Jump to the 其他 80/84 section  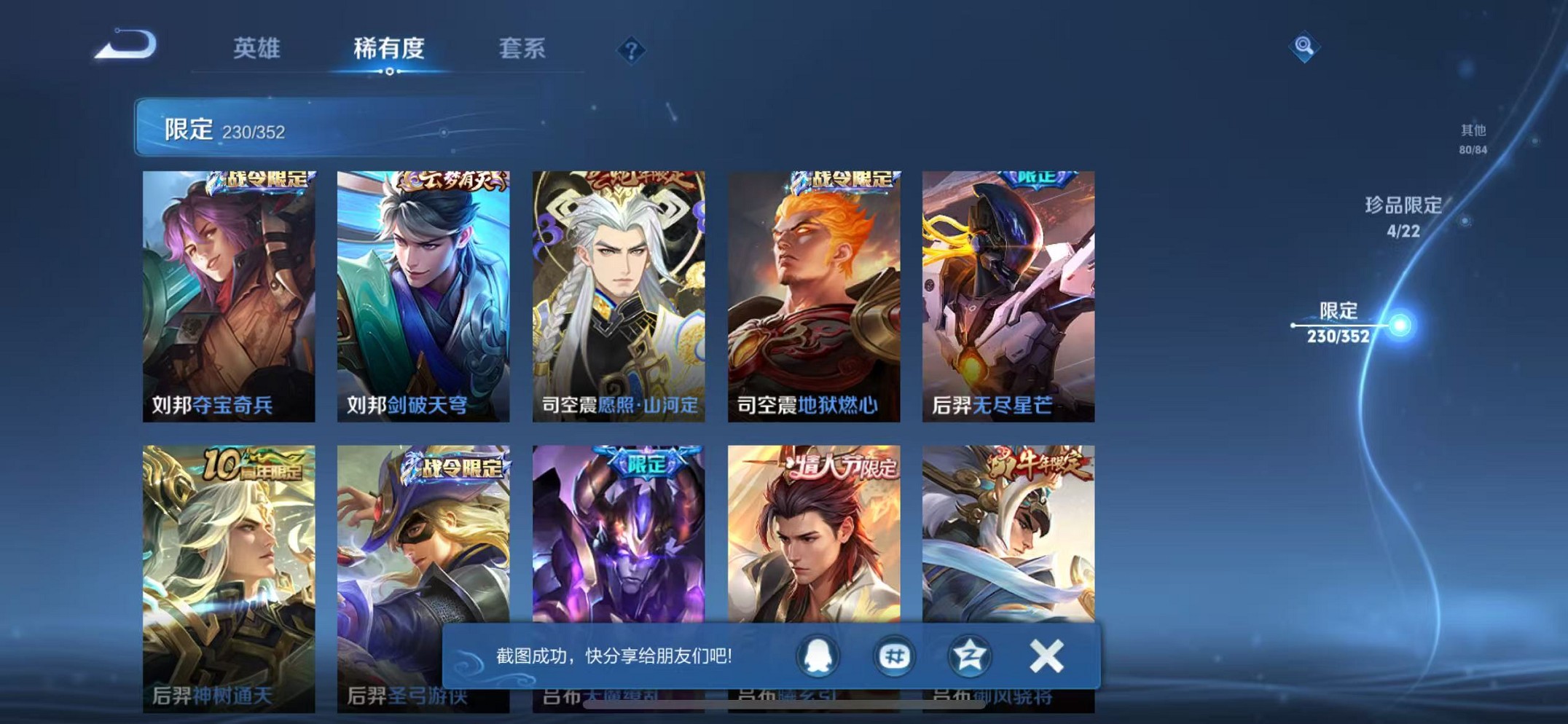click(x=1472, y=137)
